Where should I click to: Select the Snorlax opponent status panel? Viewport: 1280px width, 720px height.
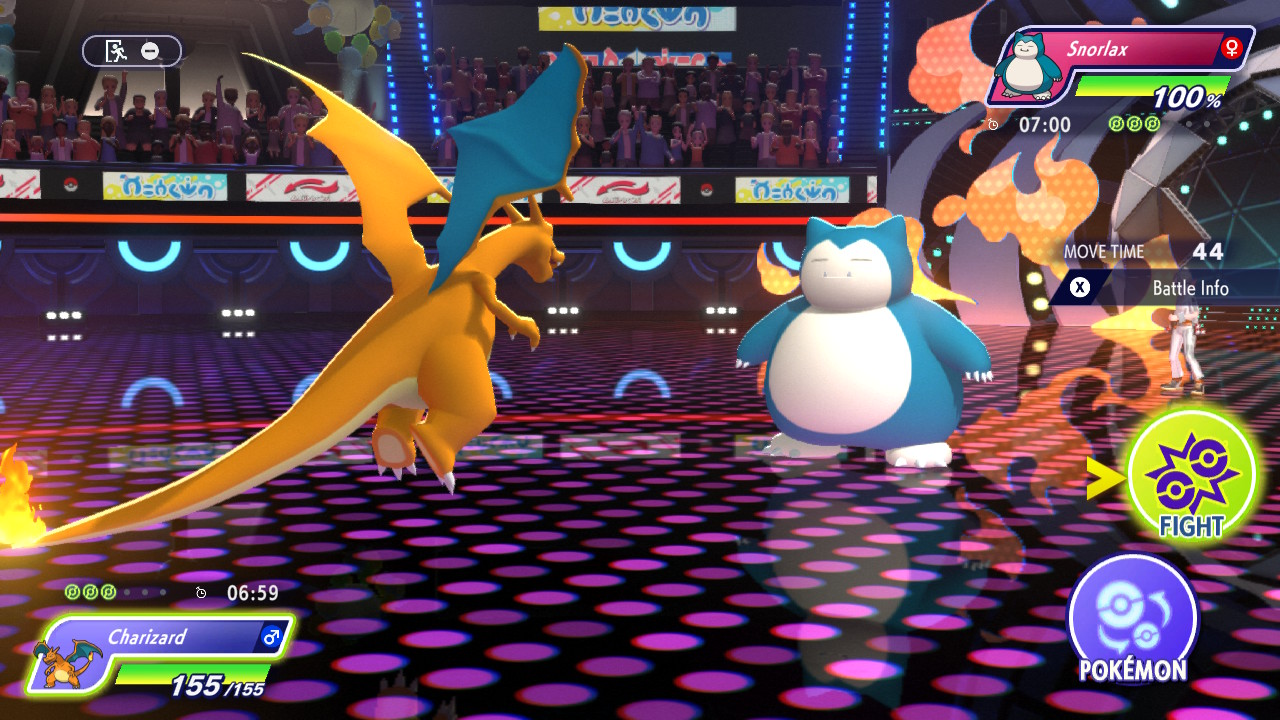[x=1120, y=67]
